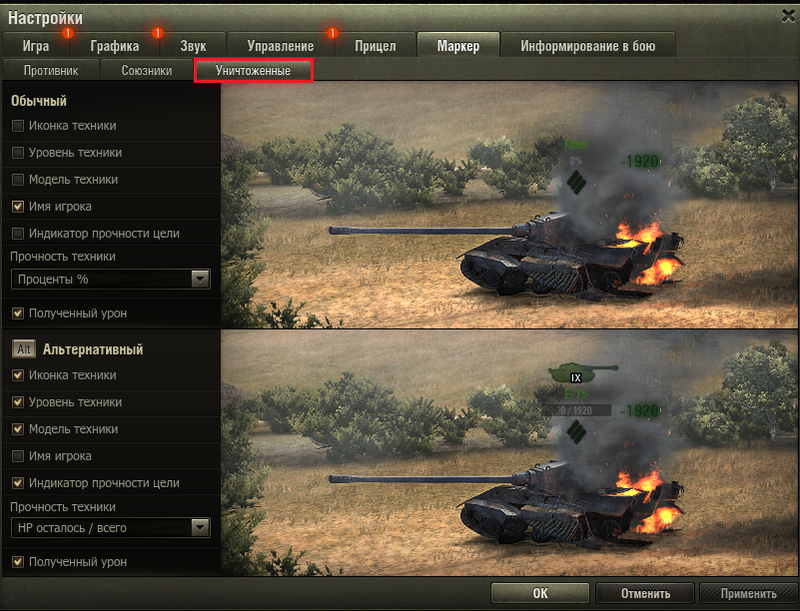
Task: Switch to the Игра settings tab
Action: [x=35, y=46]
